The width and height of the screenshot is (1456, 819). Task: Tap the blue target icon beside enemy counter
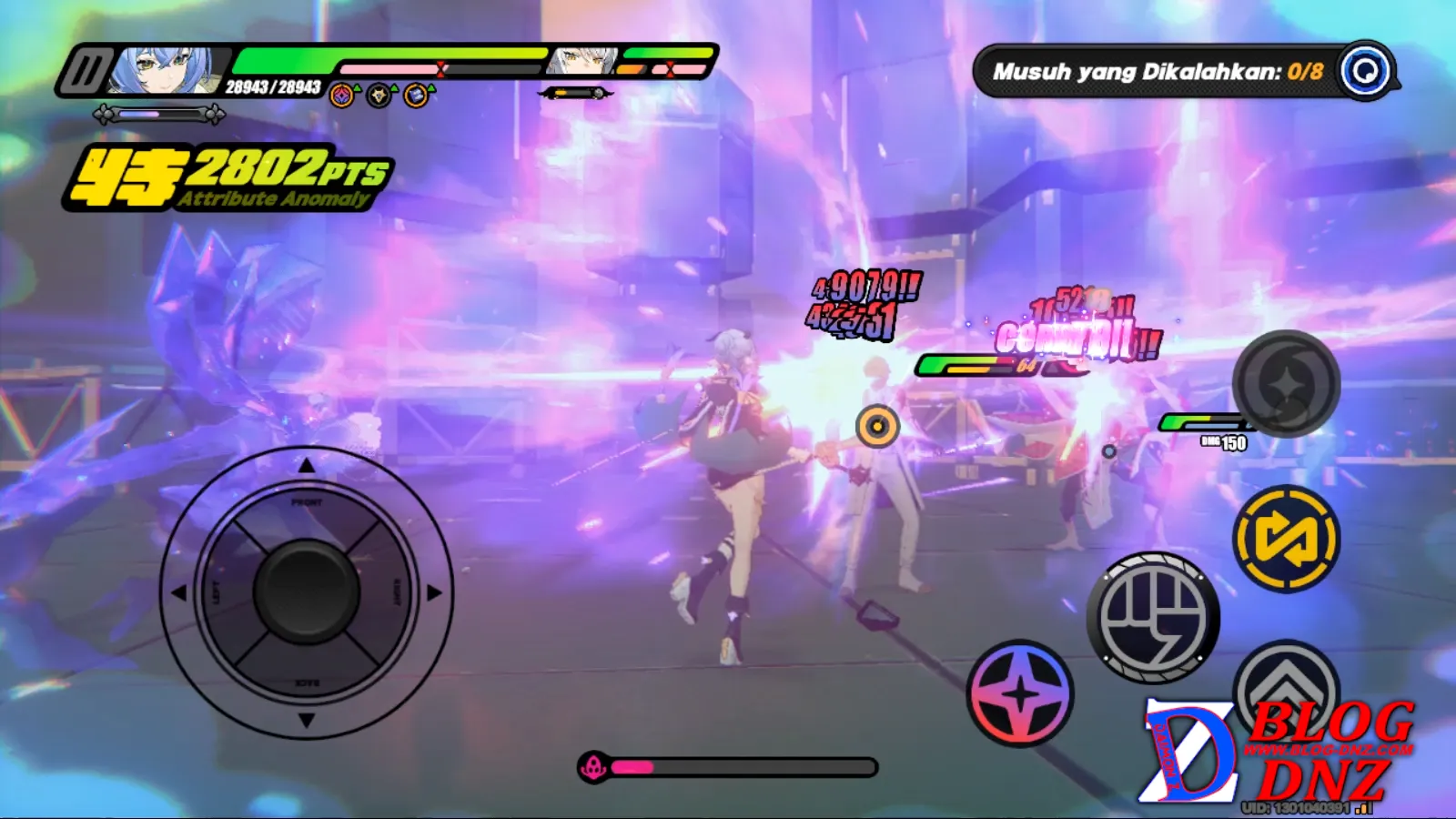click(1366, 71)
